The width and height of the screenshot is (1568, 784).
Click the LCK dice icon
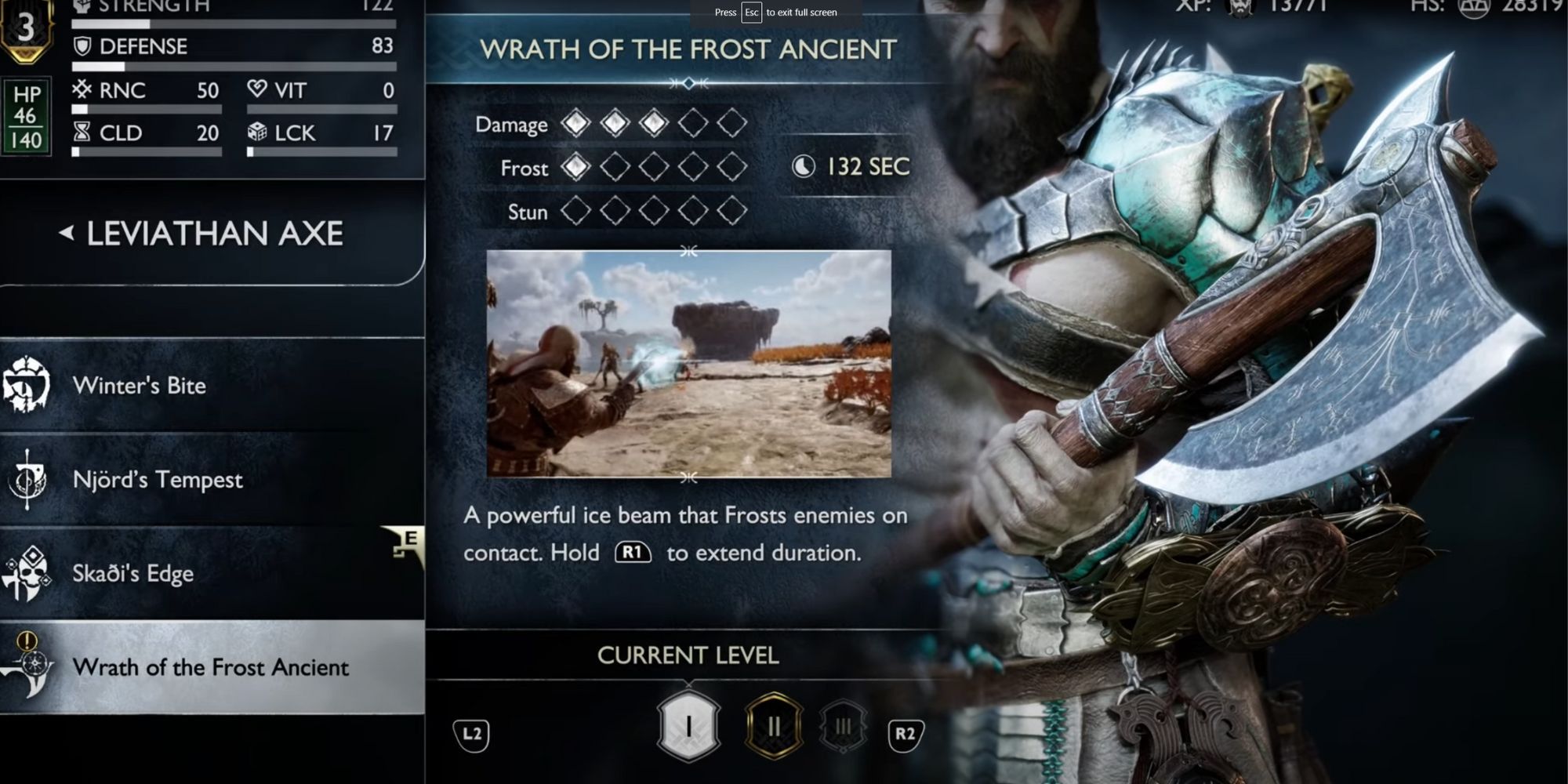click(257, 132)
